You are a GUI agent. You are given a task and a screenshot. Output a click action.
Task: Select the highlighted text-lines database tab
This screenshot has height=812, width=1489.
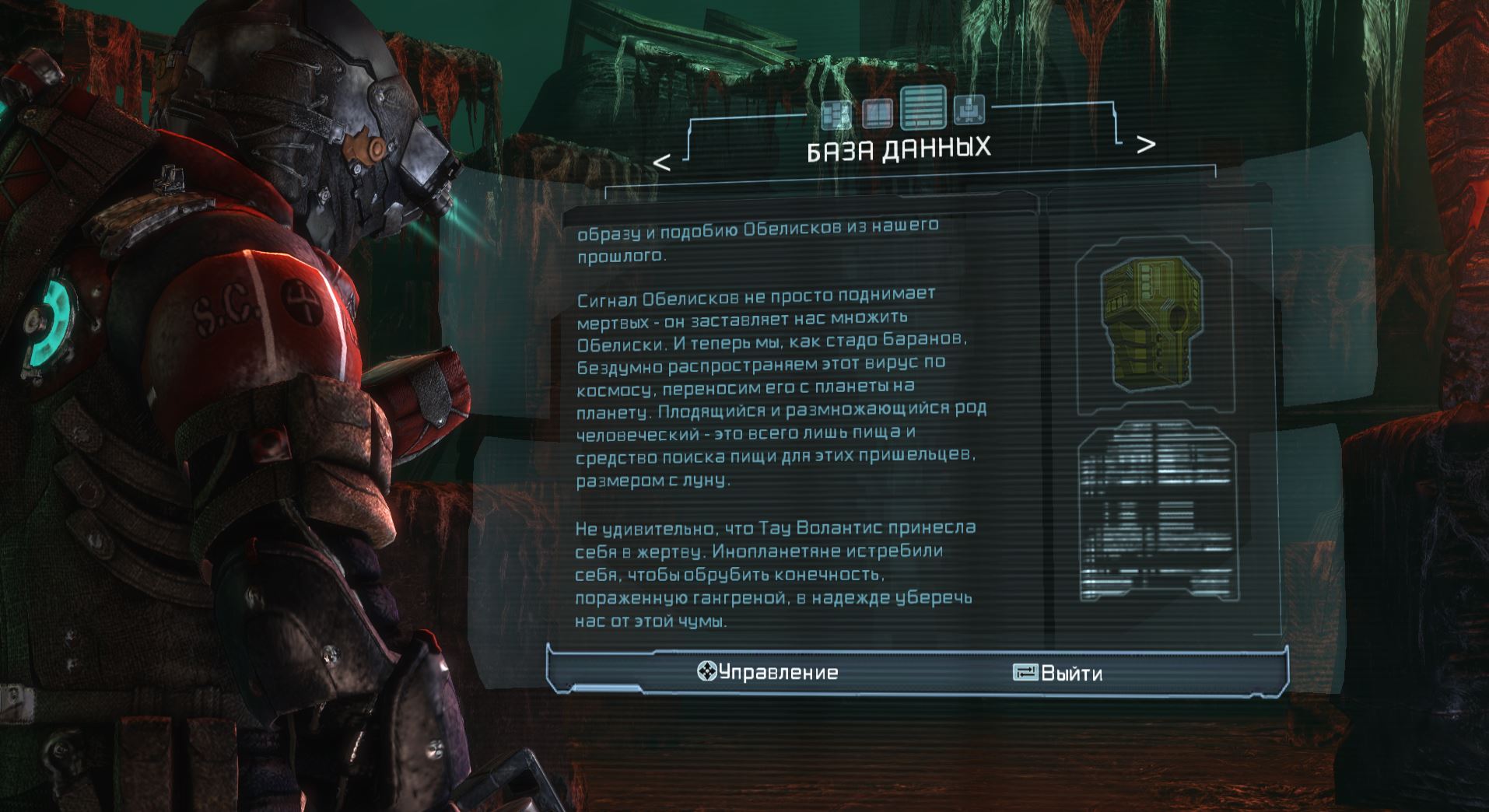923,107
